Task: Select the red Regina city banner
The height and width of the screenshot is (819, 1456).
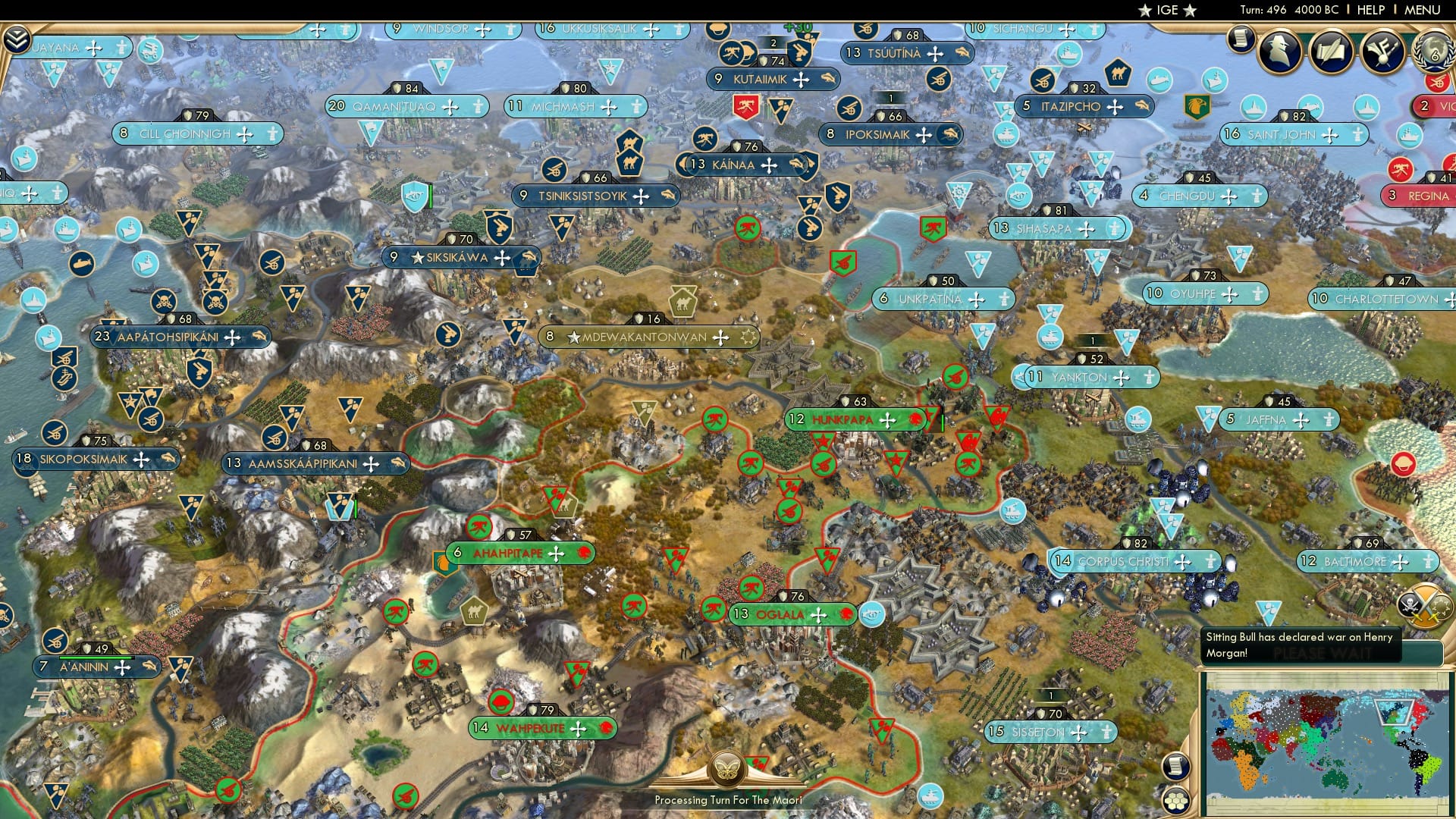Action: [x=1424, y=195]
